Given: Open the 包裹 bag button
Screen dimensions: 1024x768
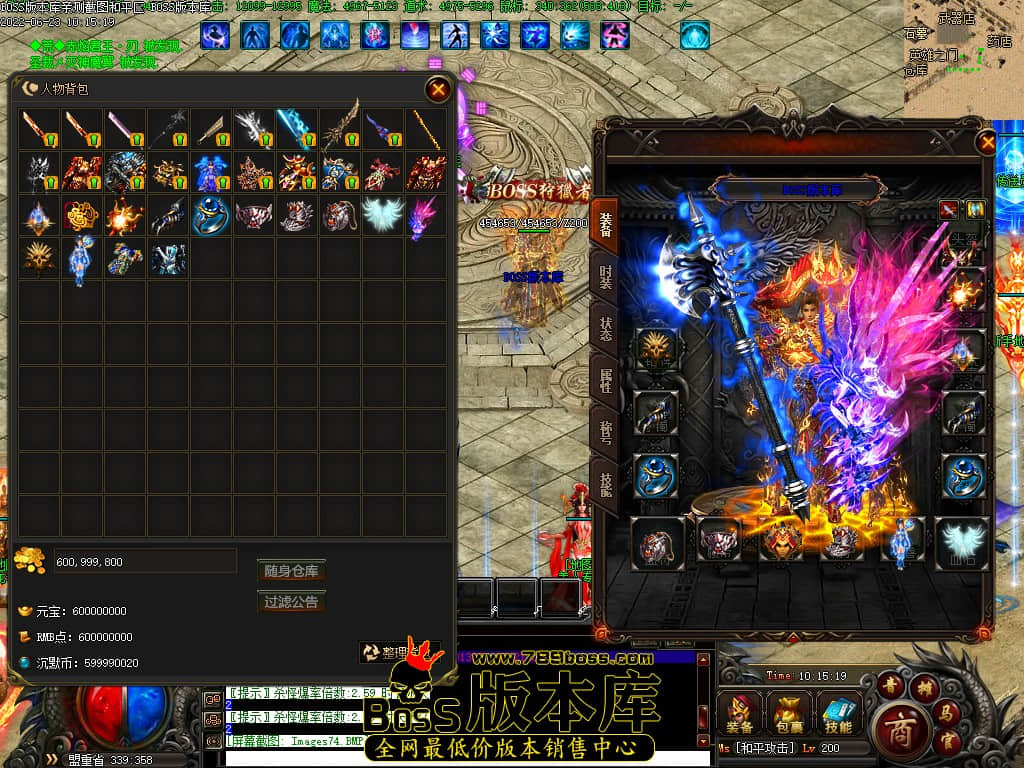Looking at the screenshot, I should pyautogui.click(x=790, y=713).
